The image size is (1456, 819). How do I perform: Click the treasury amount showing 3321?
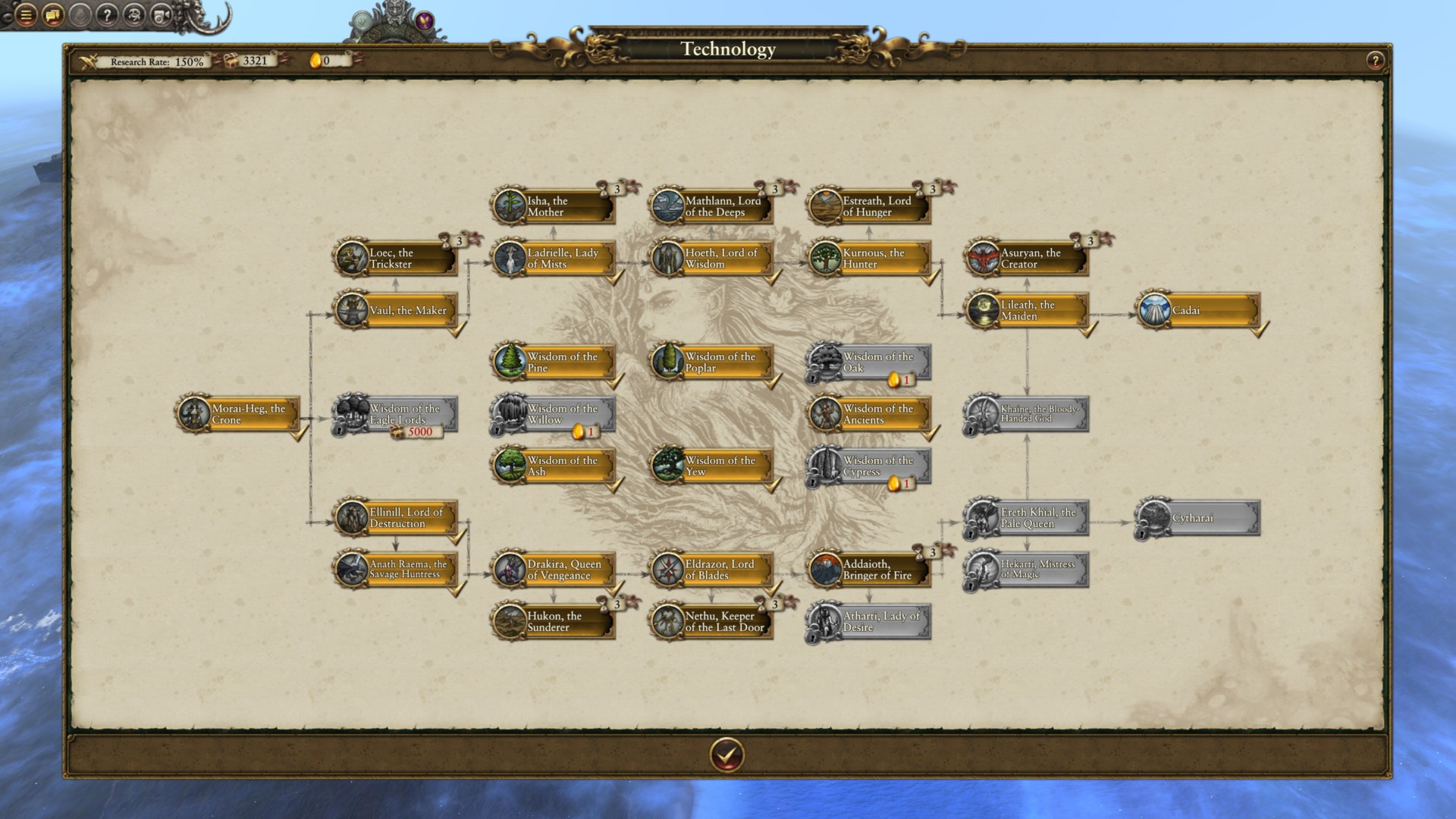point(256,62)
